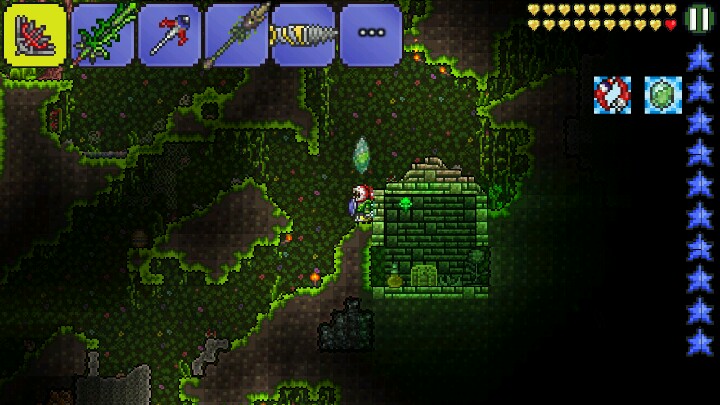This screenshot has height=405, width=720.
Task: Pause the game
Action: pos(699,19)
